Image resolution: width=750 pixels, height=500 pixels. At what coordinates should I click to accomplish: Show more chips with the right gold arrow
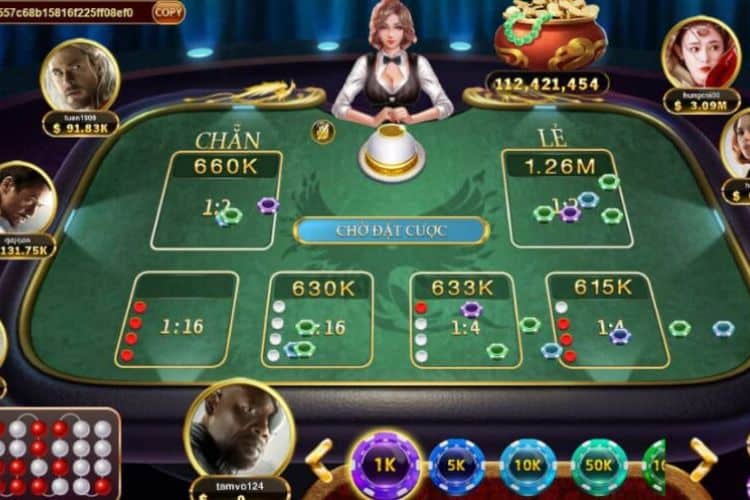tap(703, 459)
